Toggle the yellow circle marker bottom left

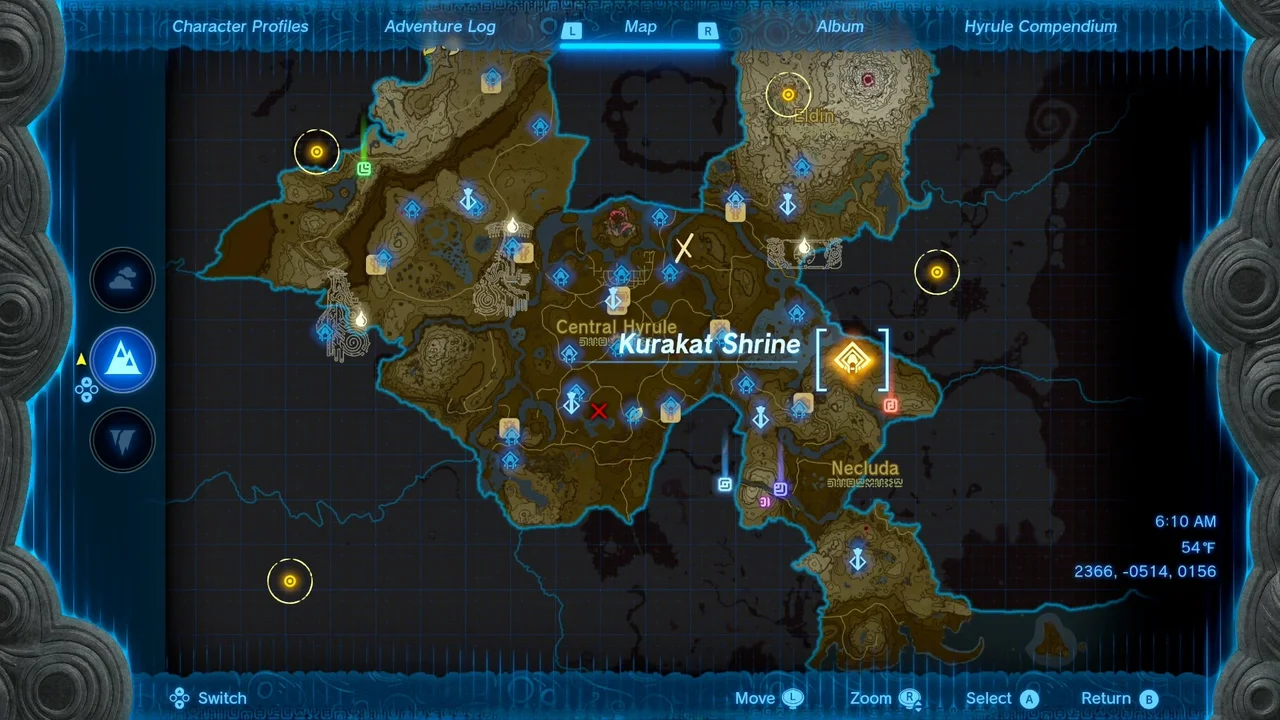point(290,581)
